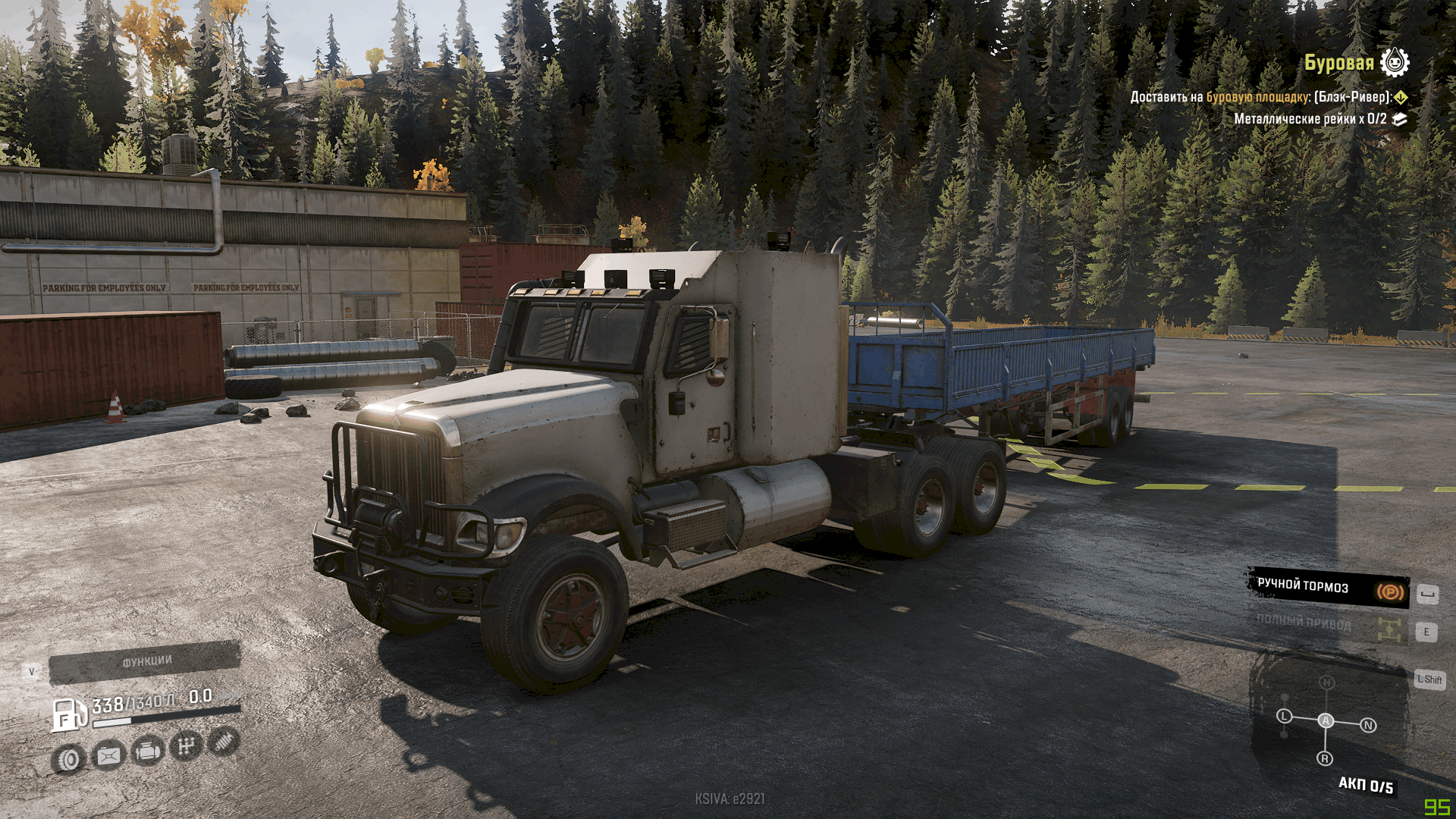Select the suspension spring status icon
Viewport: 1456px width, 819px height.
(x=224, y=742)
